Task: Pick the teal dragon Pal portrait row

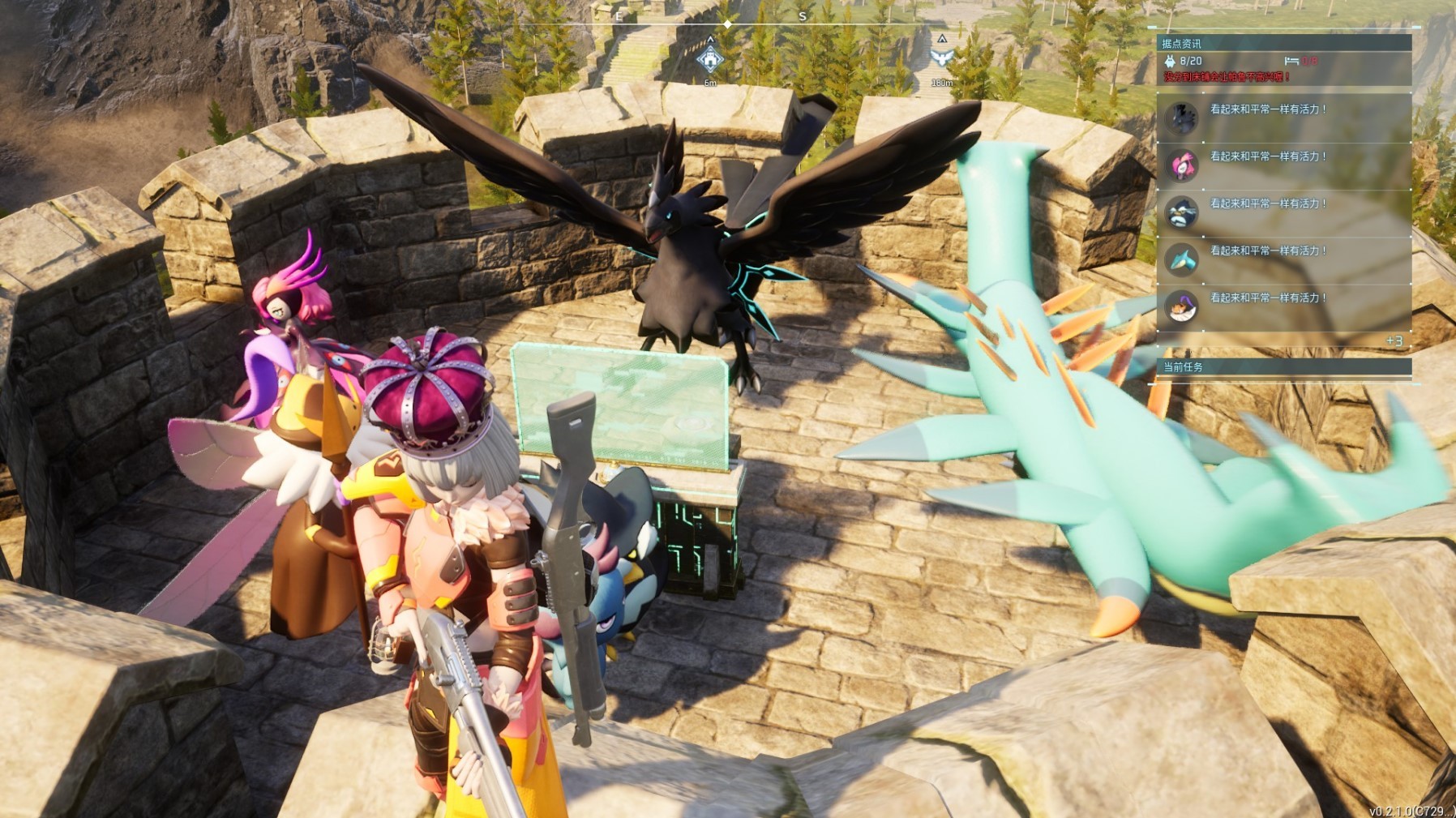Action: tap(1181, 259)
